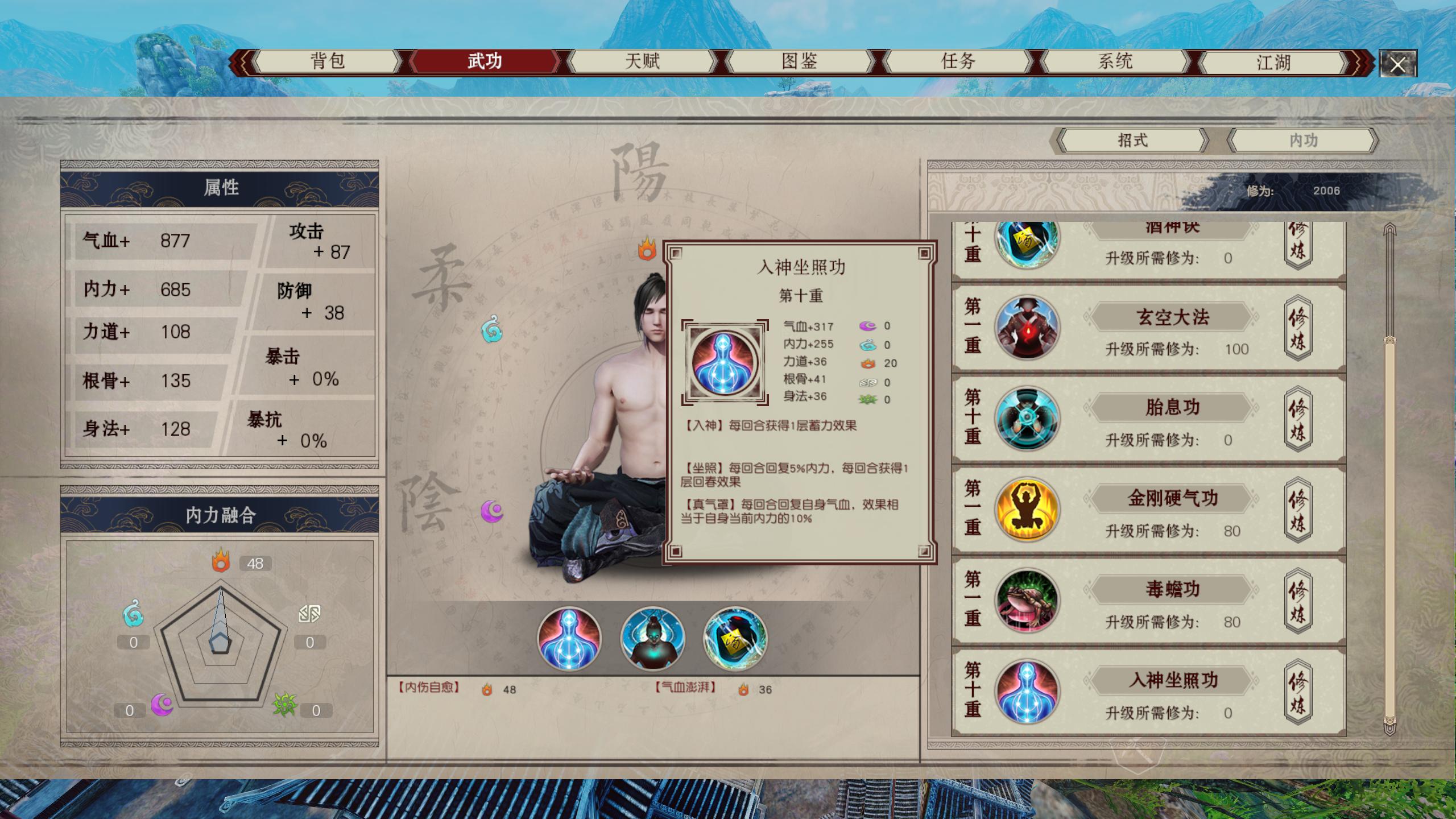Viewport: 1456px width, 819px height.
Task: Go to the 任务 quest tab
Action: click(958, 61)
